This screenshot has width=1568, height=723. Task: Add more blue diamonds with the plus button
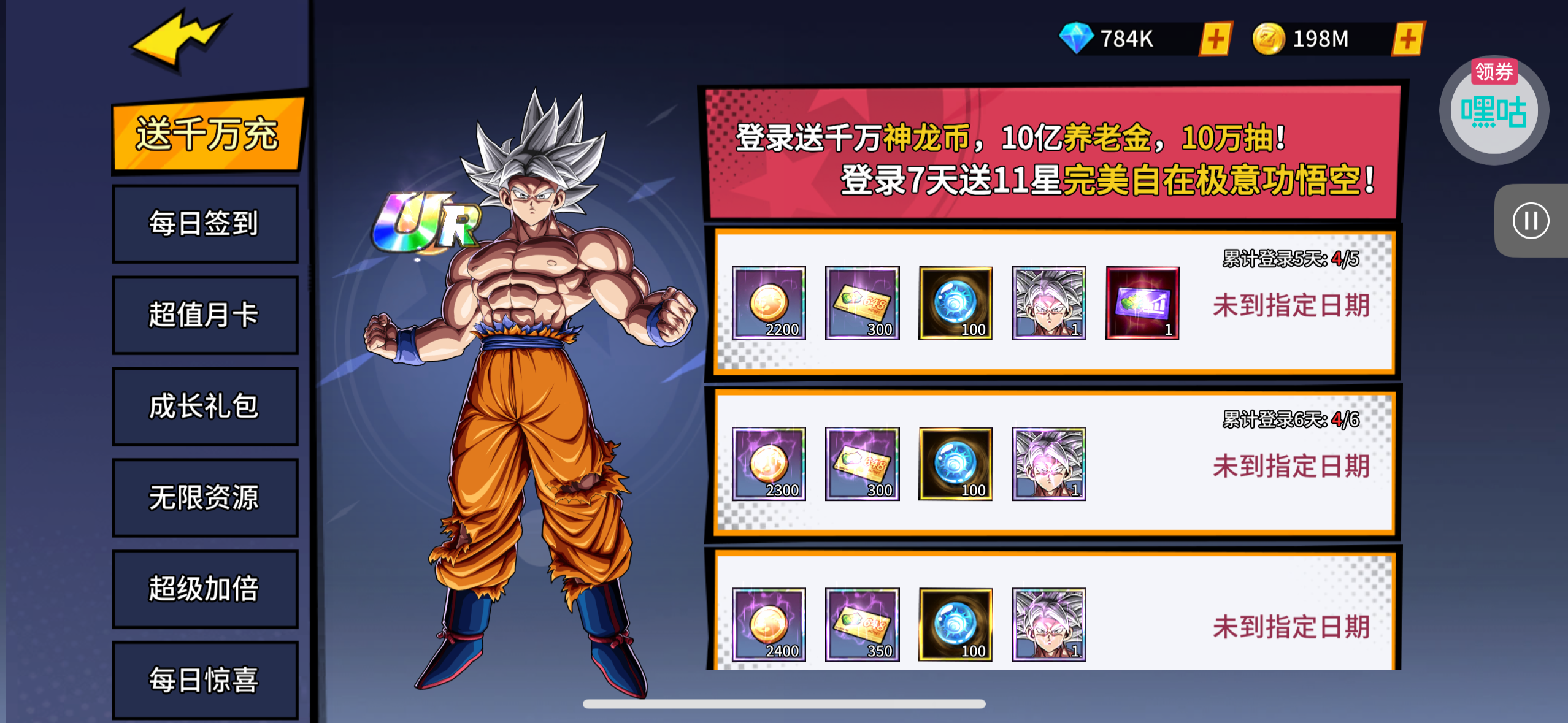(x=1215, y=40)
